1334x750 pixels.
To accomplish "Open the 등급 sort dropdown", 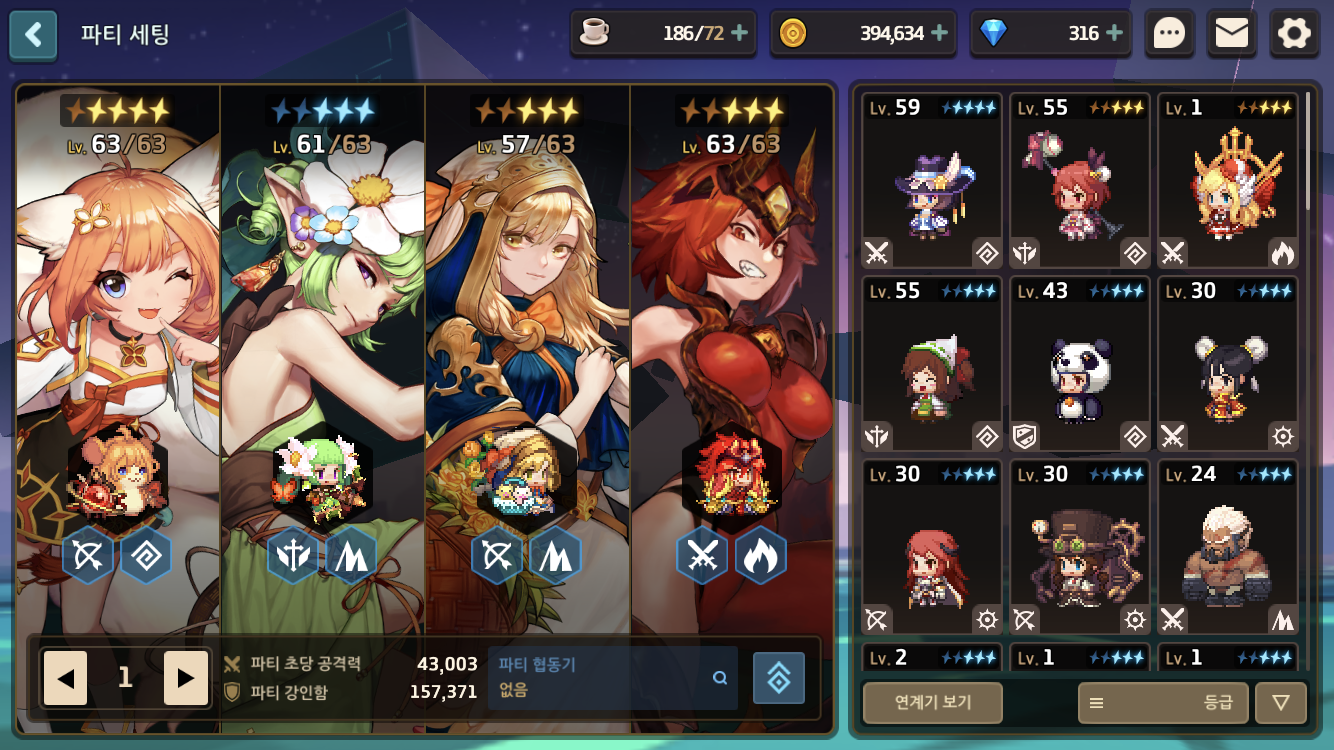I will pos(1163,702).
